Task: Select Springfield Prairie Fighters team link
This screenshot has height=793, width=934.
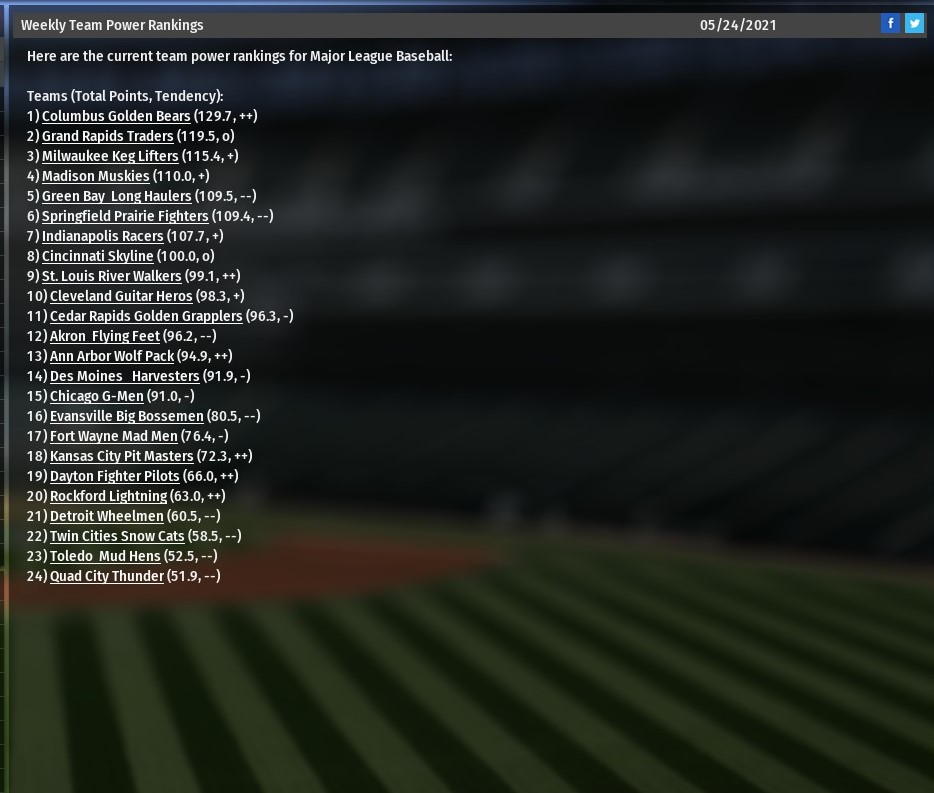Action: click(x=125, y=216)
